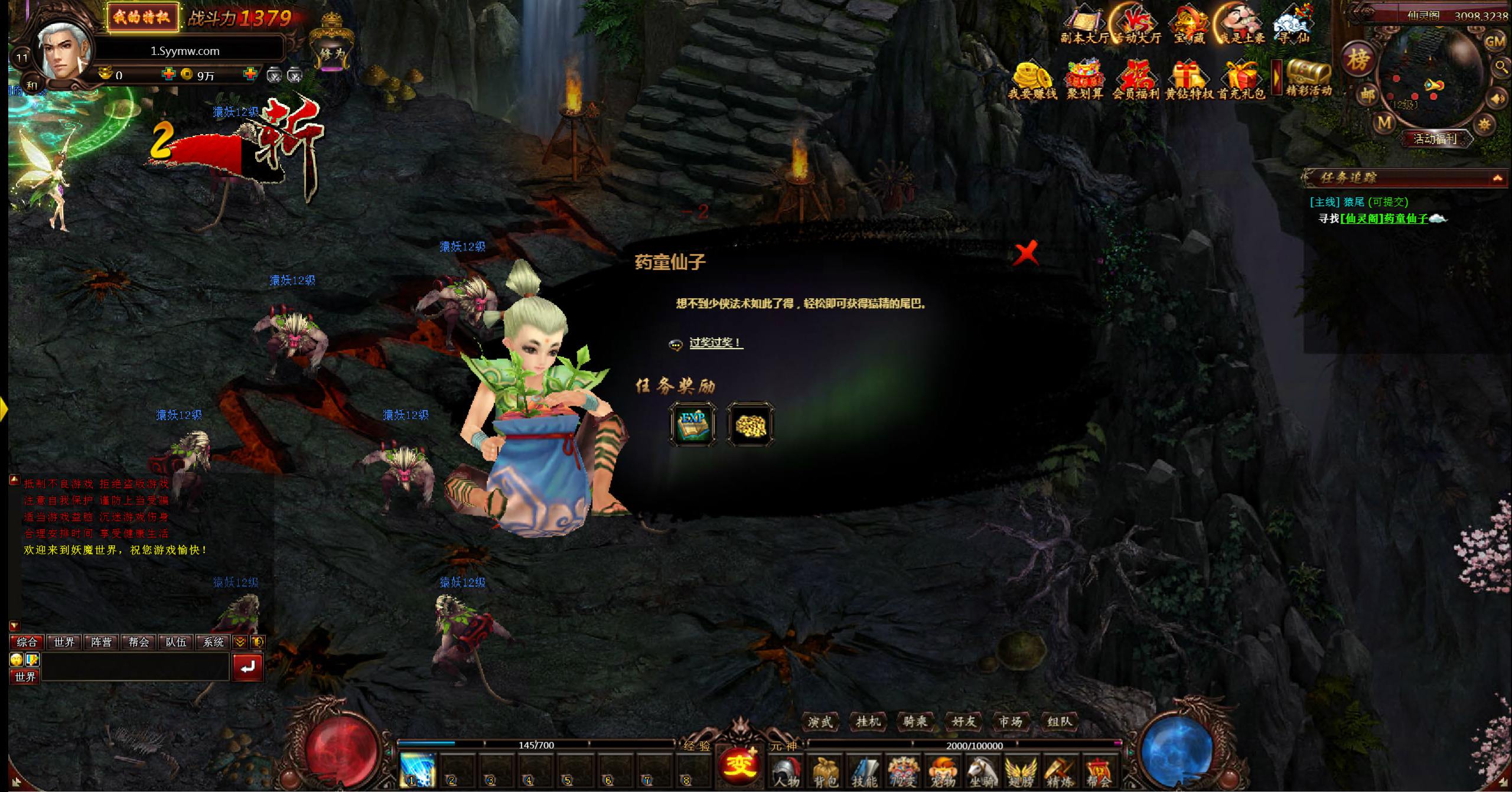
Task: Open the 背包 bag icon
Action: [825, 771]
